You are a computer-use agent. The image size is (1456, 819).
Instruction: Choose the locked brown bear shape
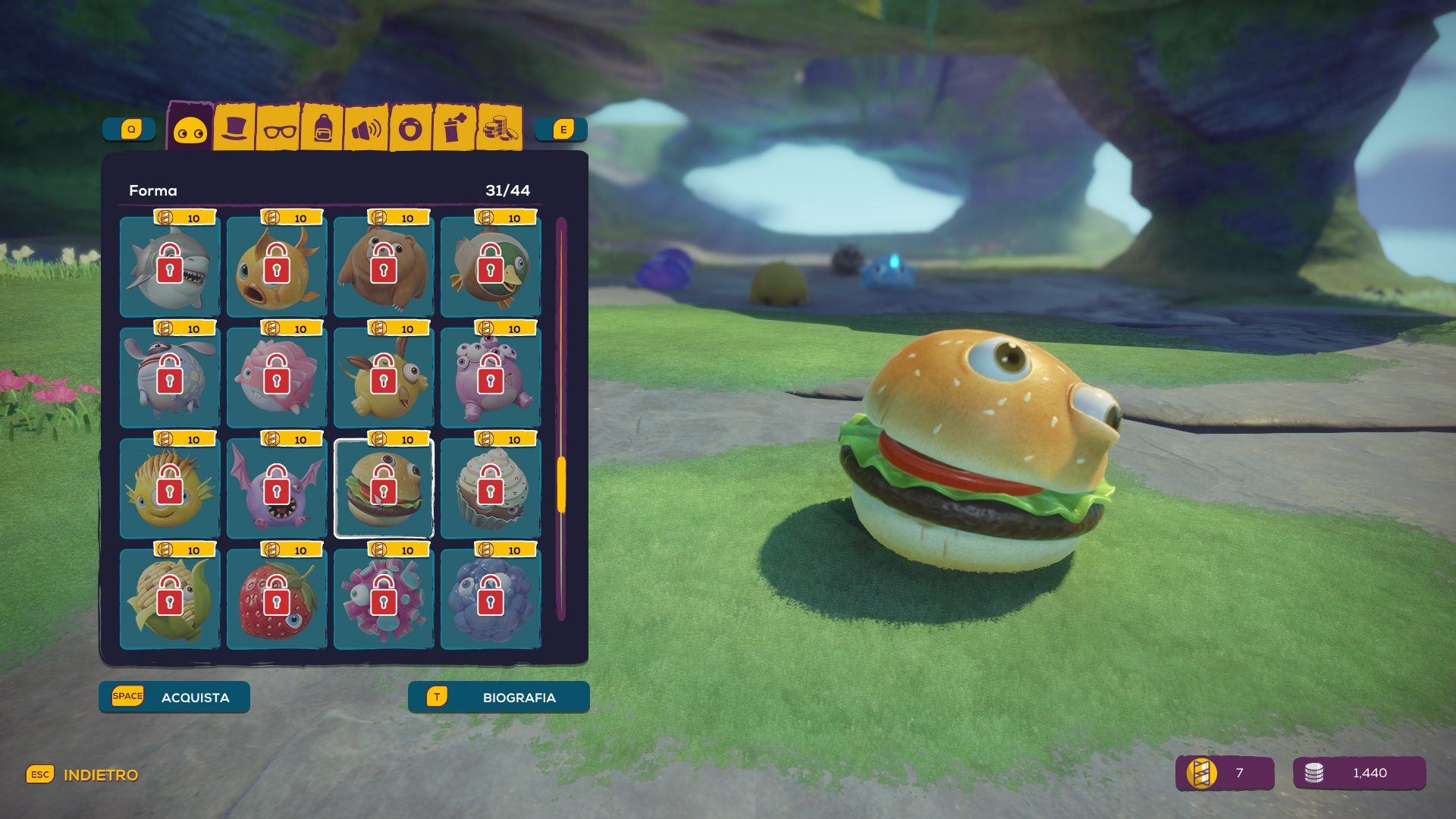[384, 266]
